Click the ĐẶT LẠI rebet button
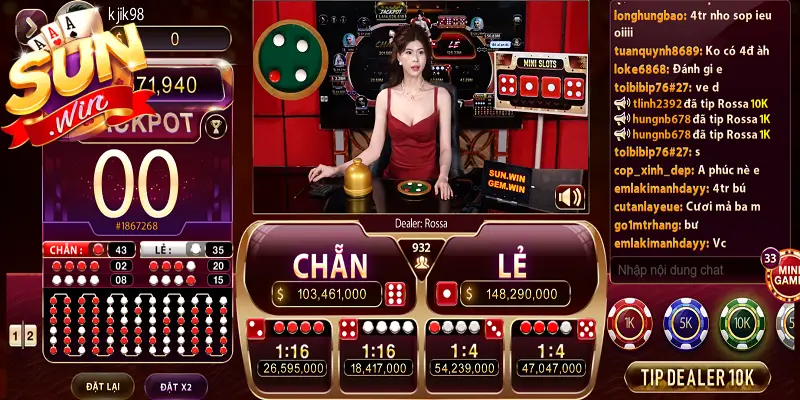Image resolution: width=800 pixels, height=400 pixels. tap(102, 386)
